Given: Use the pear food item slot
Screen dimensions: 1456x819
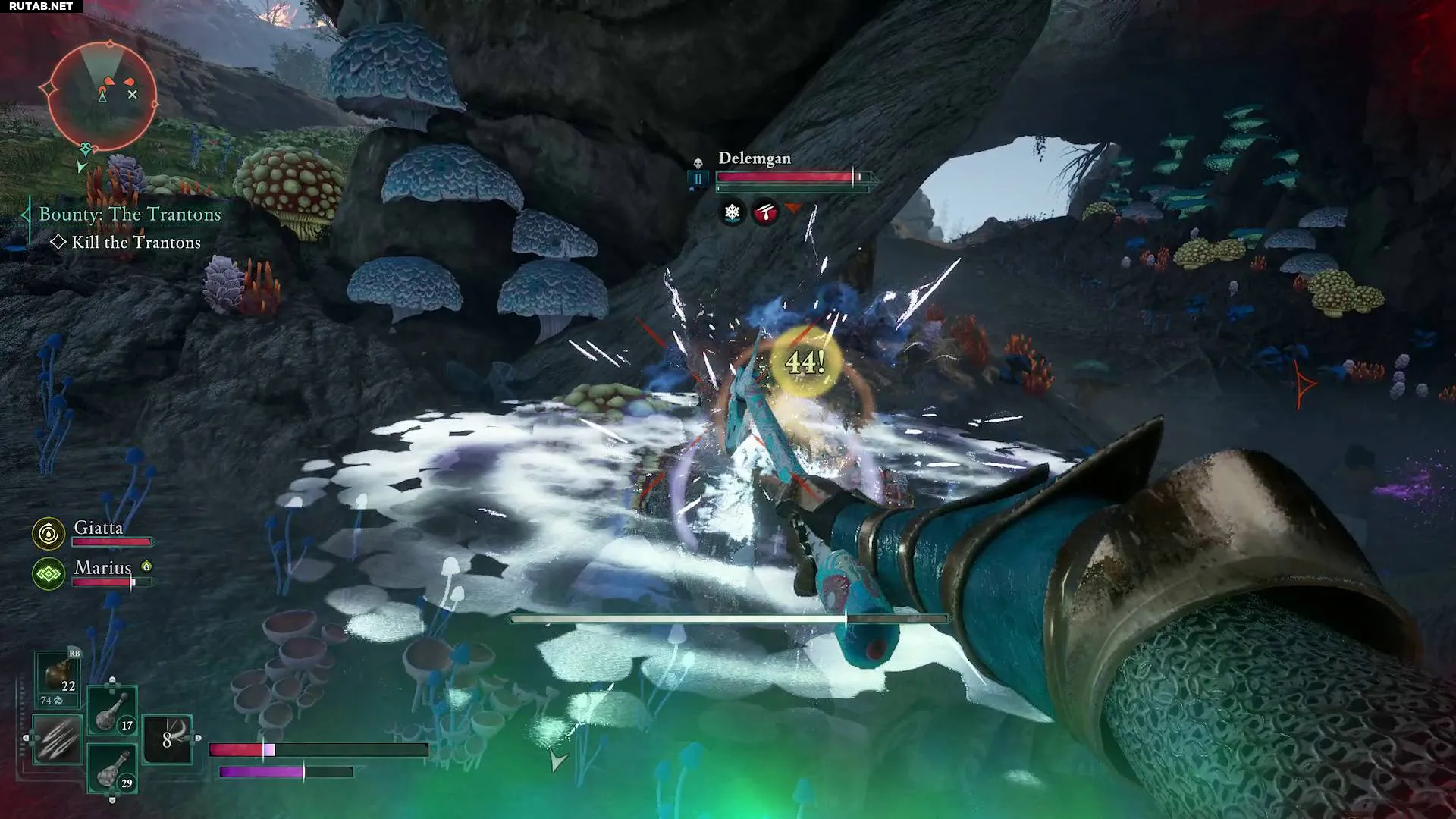Looking at the screenshot, I should pos(58,677).
